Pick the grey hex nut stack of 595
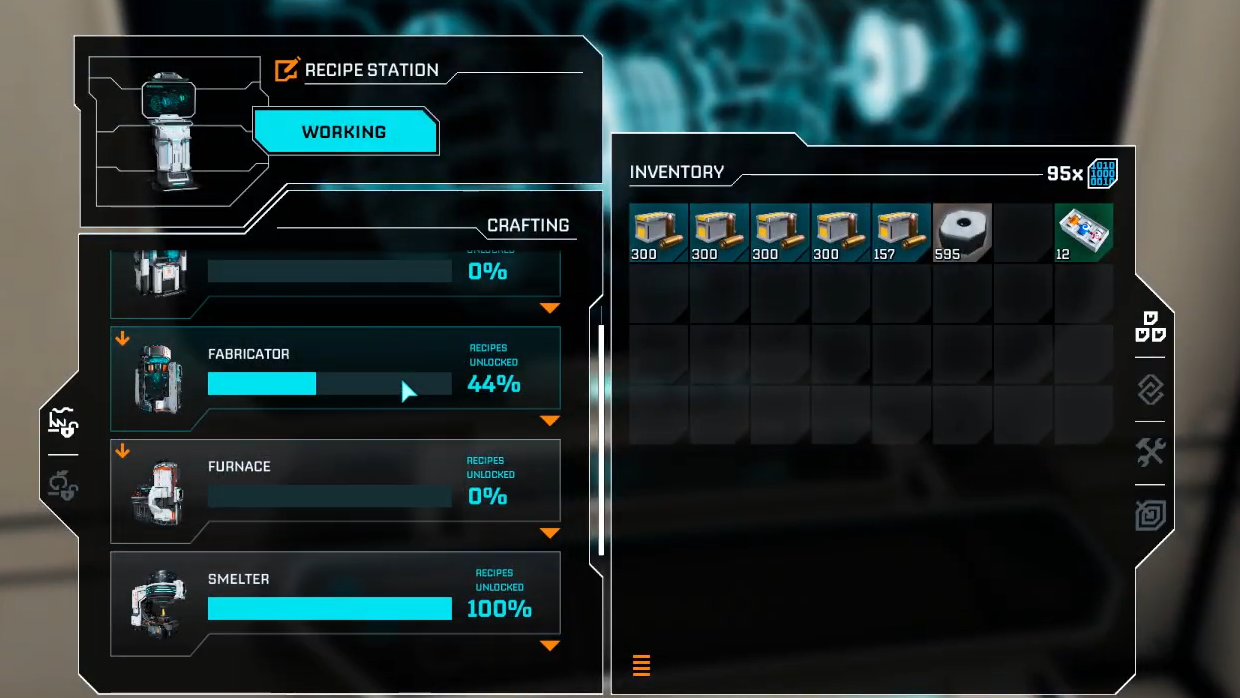Image resolution: width=1240 pixels, height=698 pixels. 962,233
